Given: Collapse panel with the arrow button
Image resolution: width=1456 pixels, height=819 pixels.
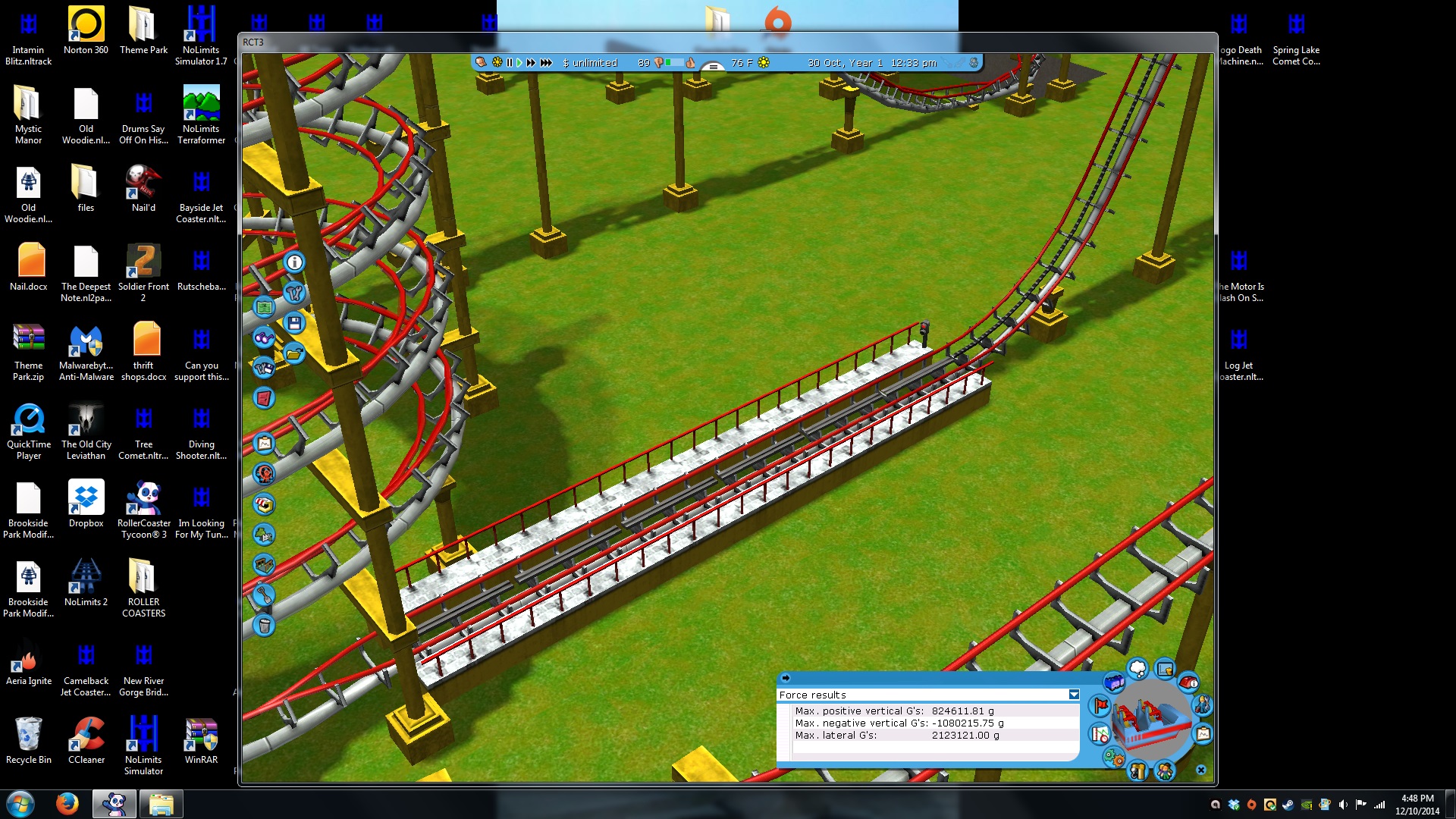Looking at the screenshot, I should click(x=786, y=678).
